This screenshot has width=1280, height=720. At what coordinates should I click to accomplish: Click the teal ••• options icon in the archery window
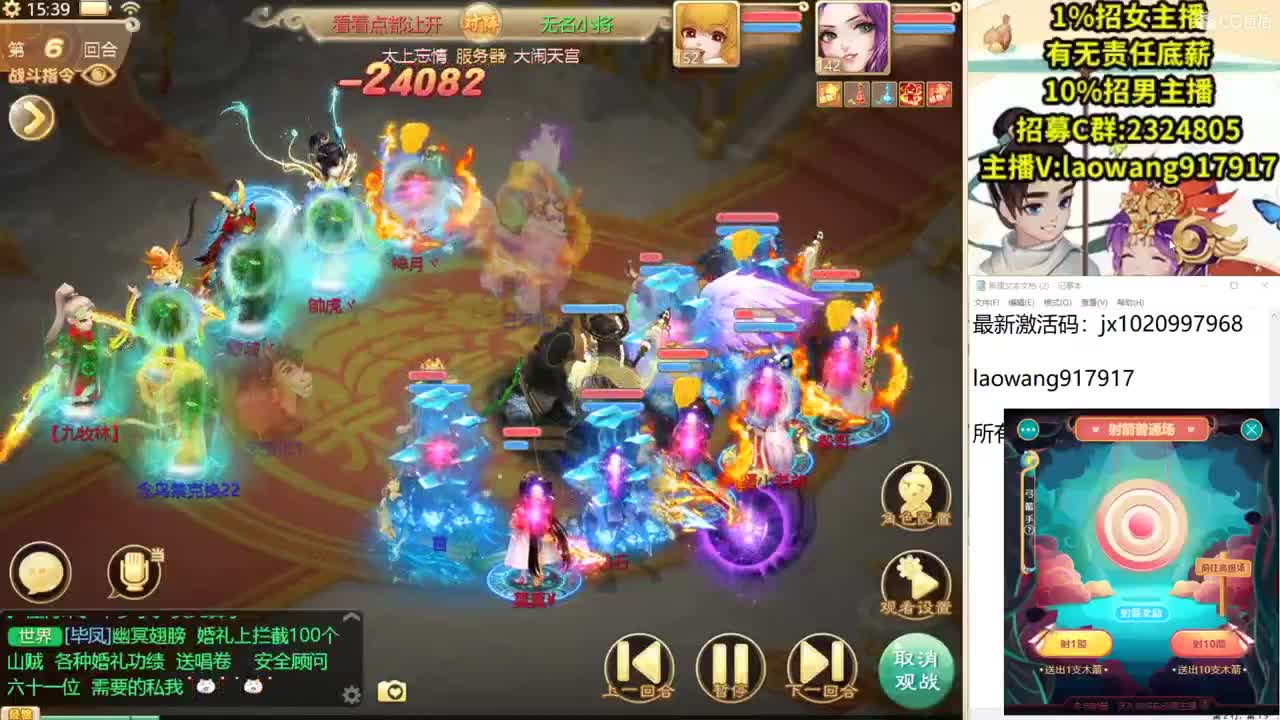tap(1028, 429)
